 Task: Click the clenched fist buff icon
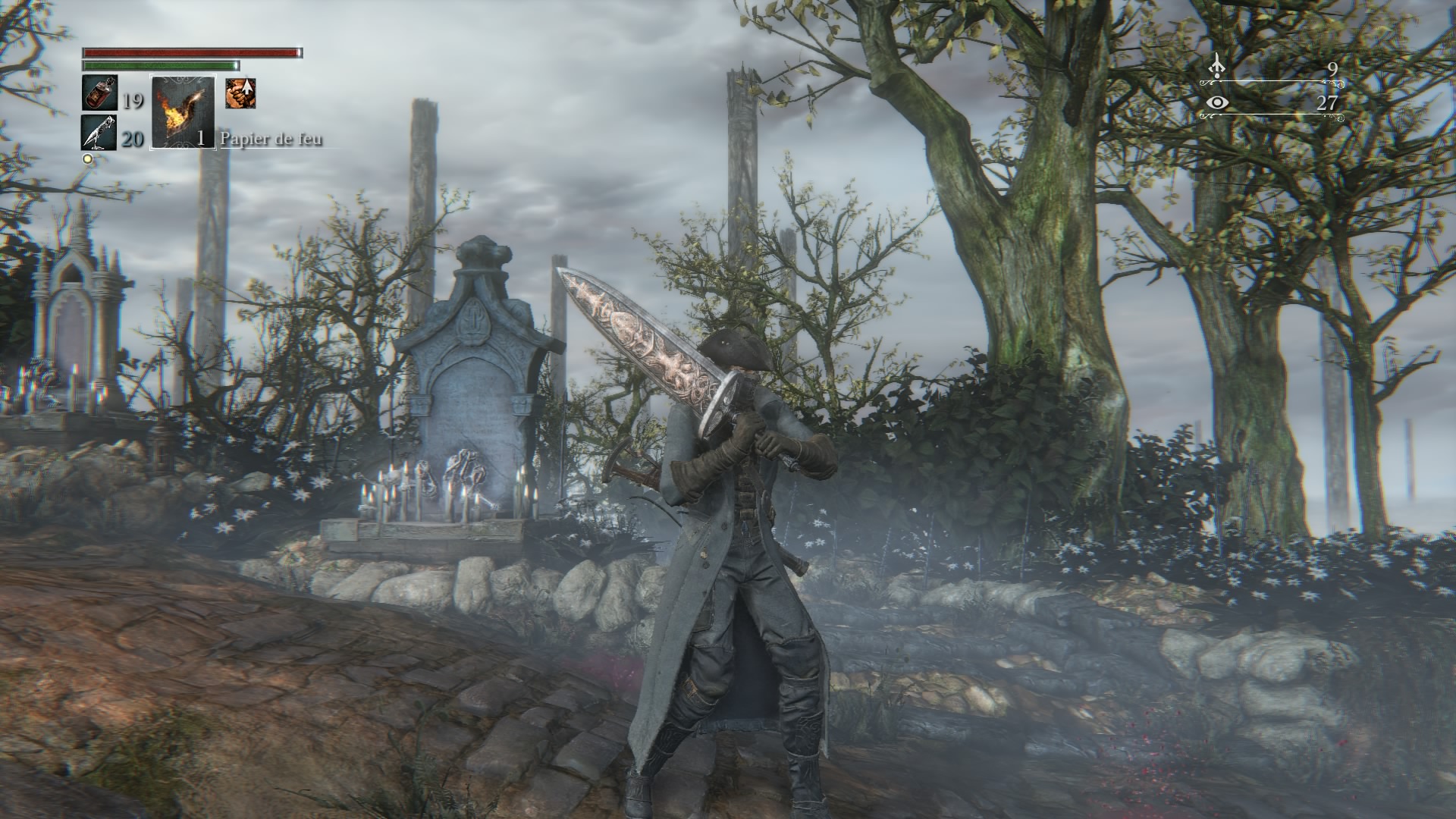point(240,94)
